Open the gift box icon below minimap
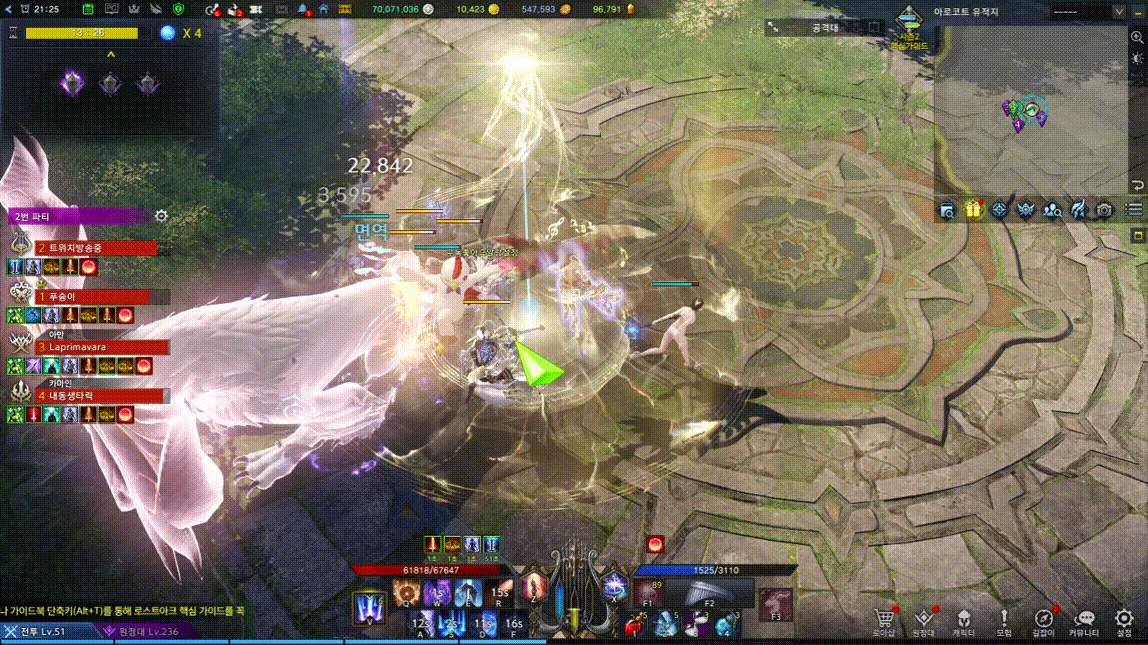Viewport: 1148px width, 645px height. click(x=973, y=210)
